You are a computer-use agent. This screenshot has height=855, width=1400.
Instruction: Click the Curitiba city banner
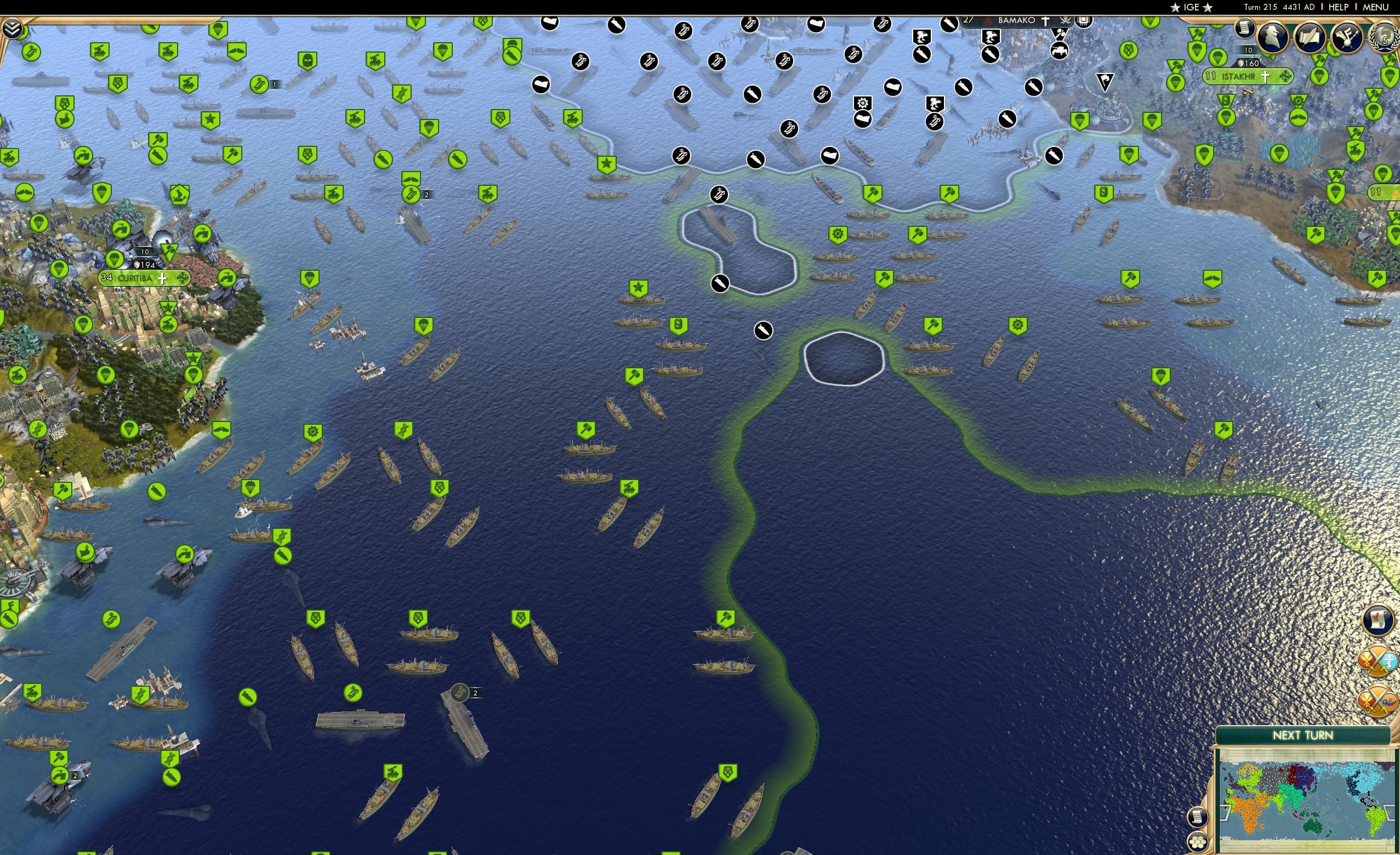coord(144,280)
